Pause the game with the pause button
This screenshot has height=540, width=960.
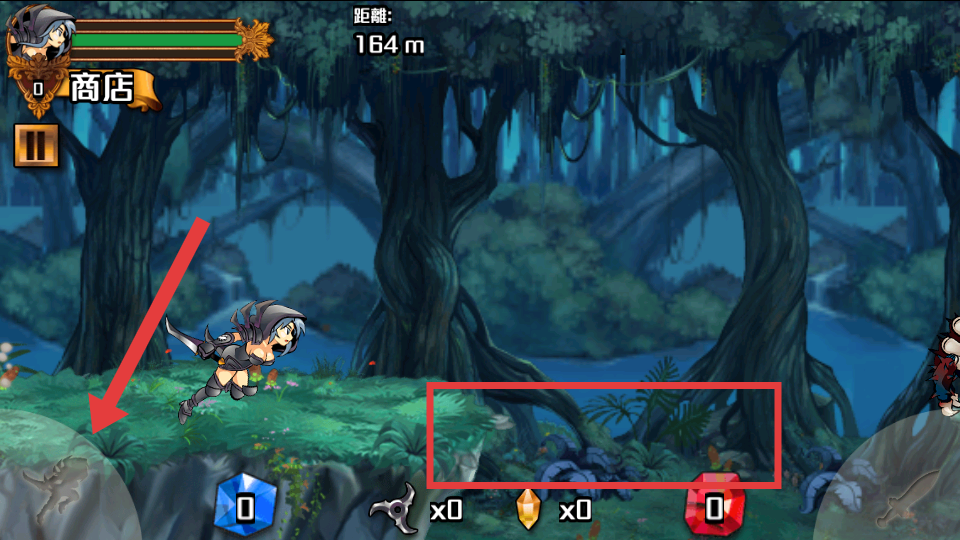pos(36,145)
